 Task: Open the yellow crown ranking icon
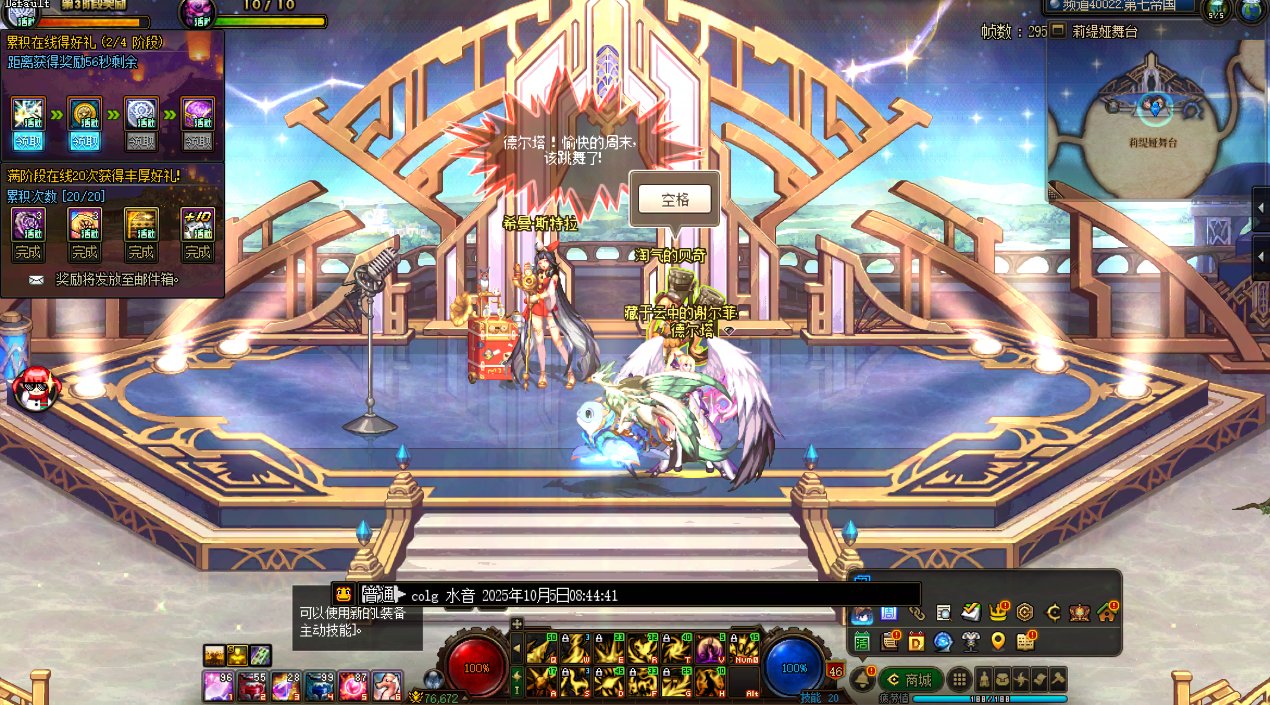[996, 612]
